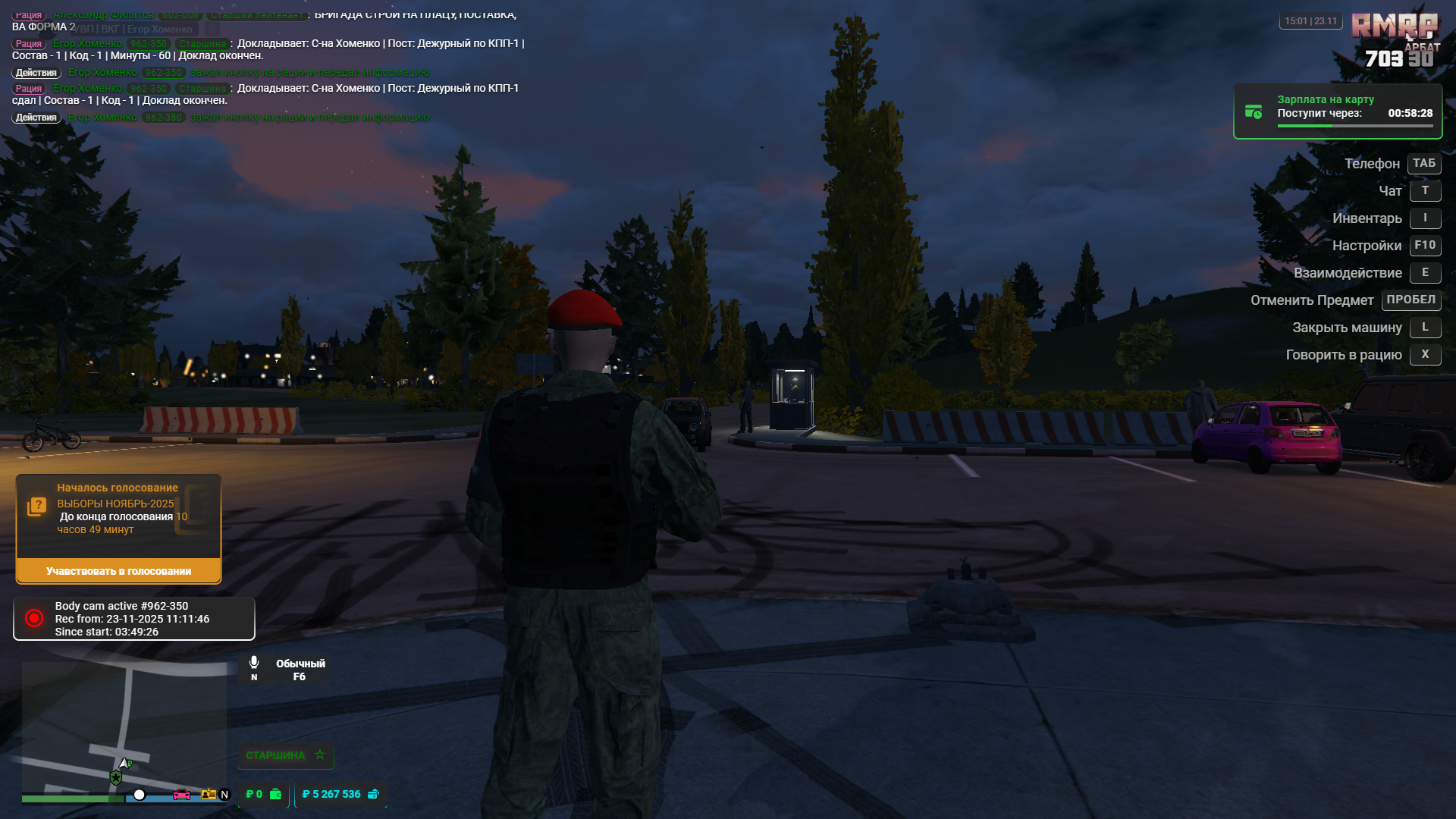The image size is (1456, 819).
Task: Click the question mark icon in voting notification
Action: (x=37, y=504)
